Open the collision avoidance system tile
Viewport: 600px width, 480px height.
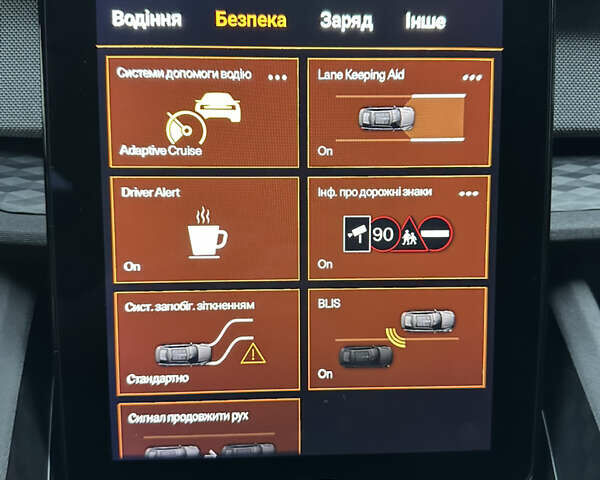point(207,342)
